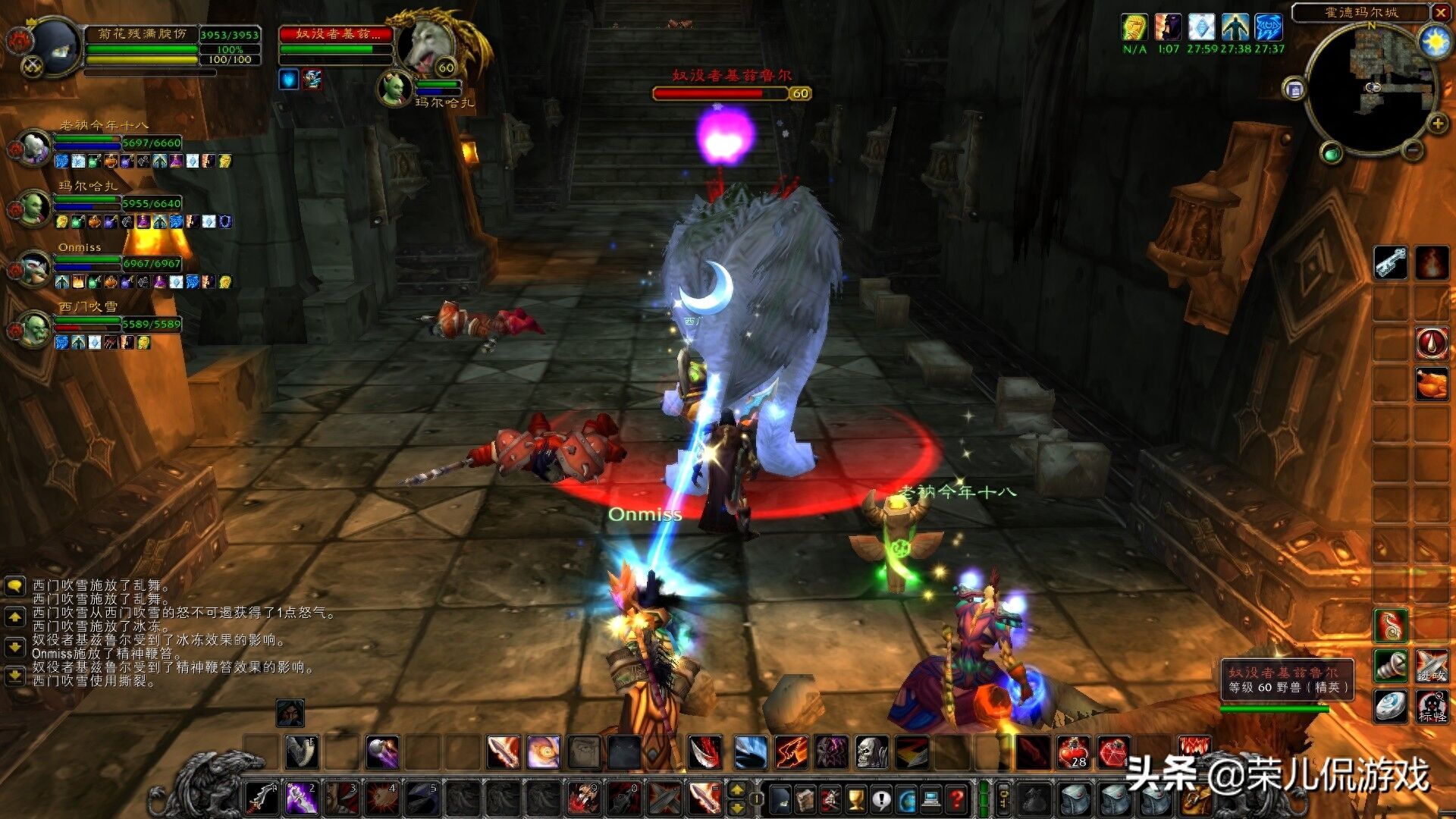Use the roast chicken food item
Screen dimensions: 1456x819
click(x=1431, y=383)
